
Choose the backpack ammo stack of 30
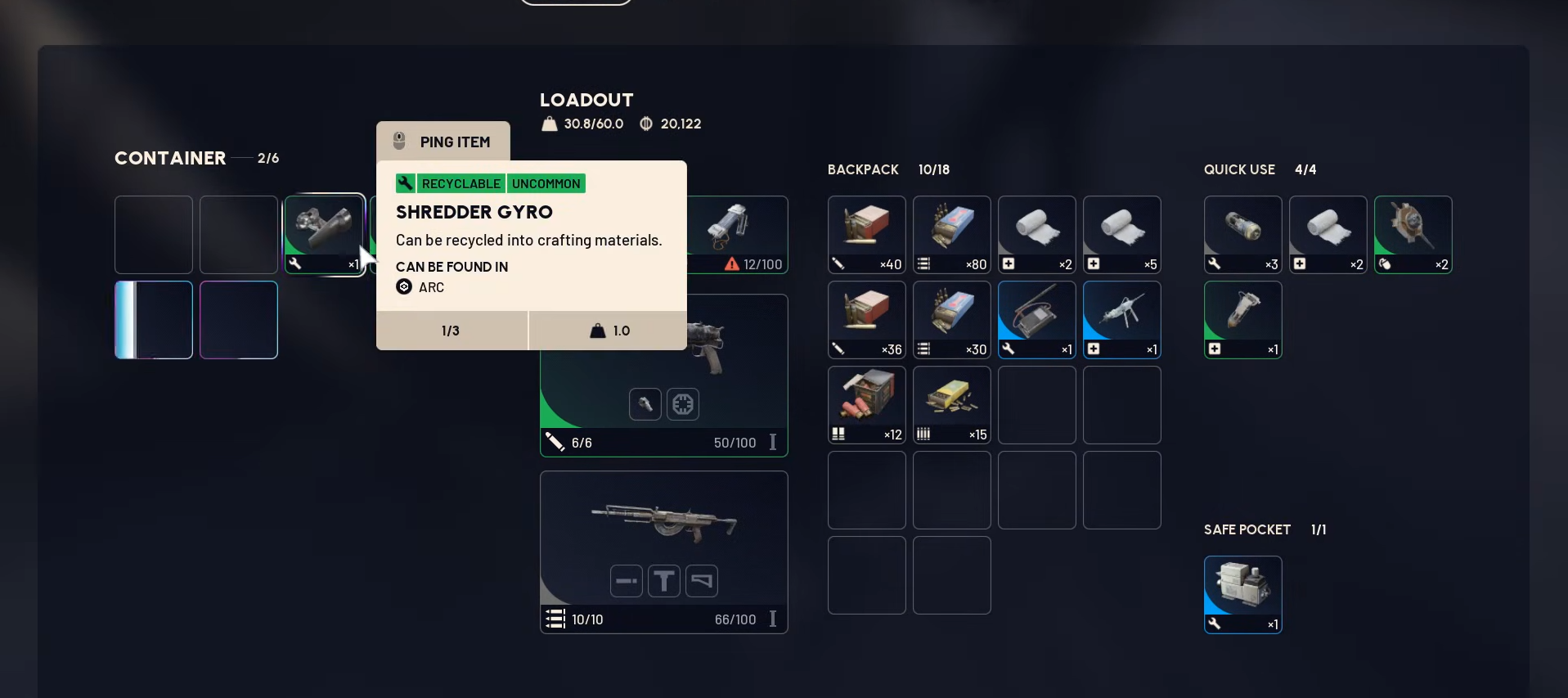pos(951,319)
